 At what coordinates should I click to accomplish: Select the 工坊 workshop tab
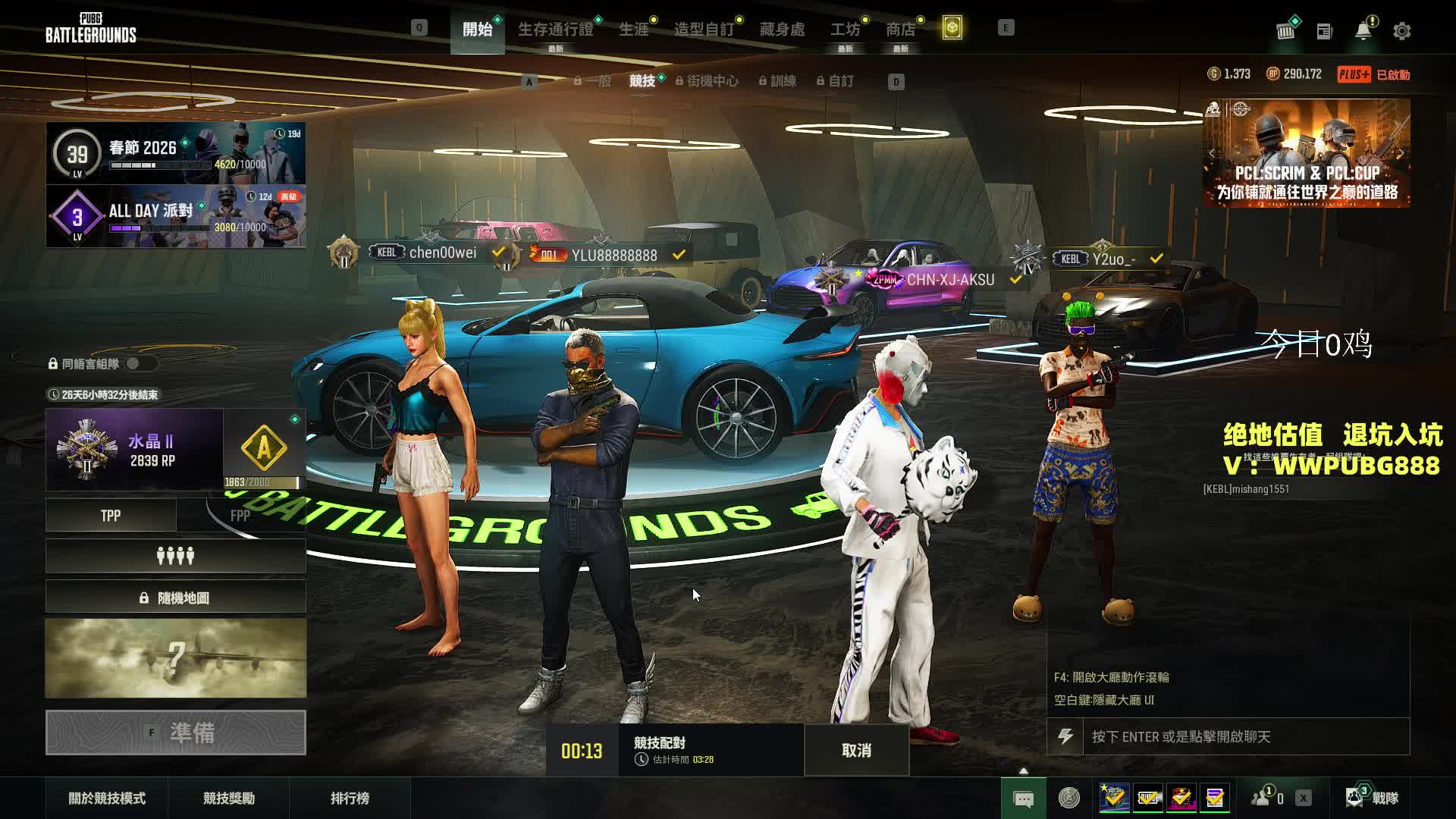845,30
